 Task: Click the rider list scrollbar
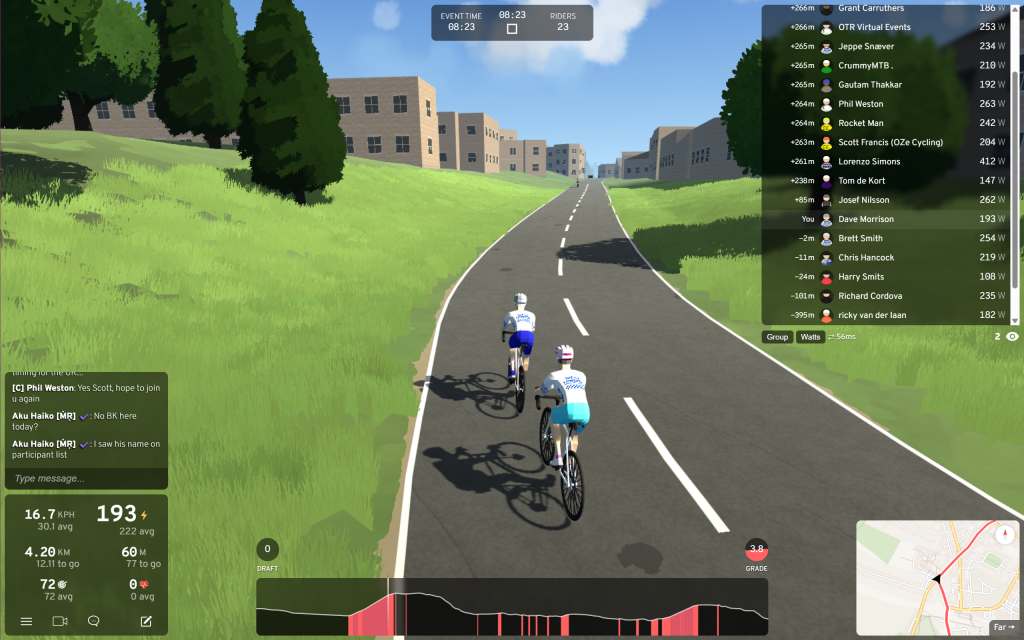1016,160
